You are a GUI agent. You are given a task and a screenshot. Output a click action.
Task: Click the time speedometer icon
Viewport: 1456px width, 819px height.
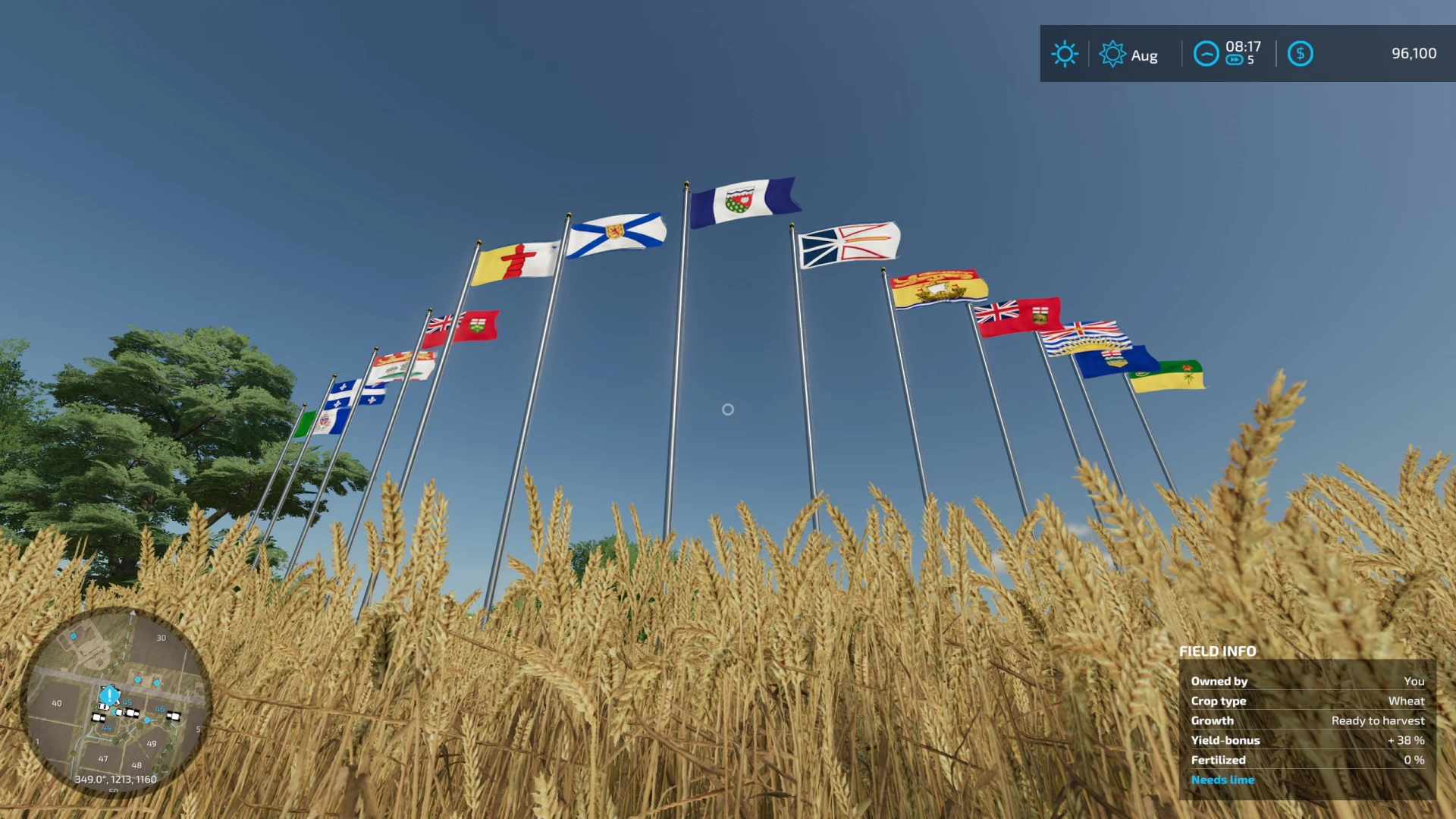1206,55
